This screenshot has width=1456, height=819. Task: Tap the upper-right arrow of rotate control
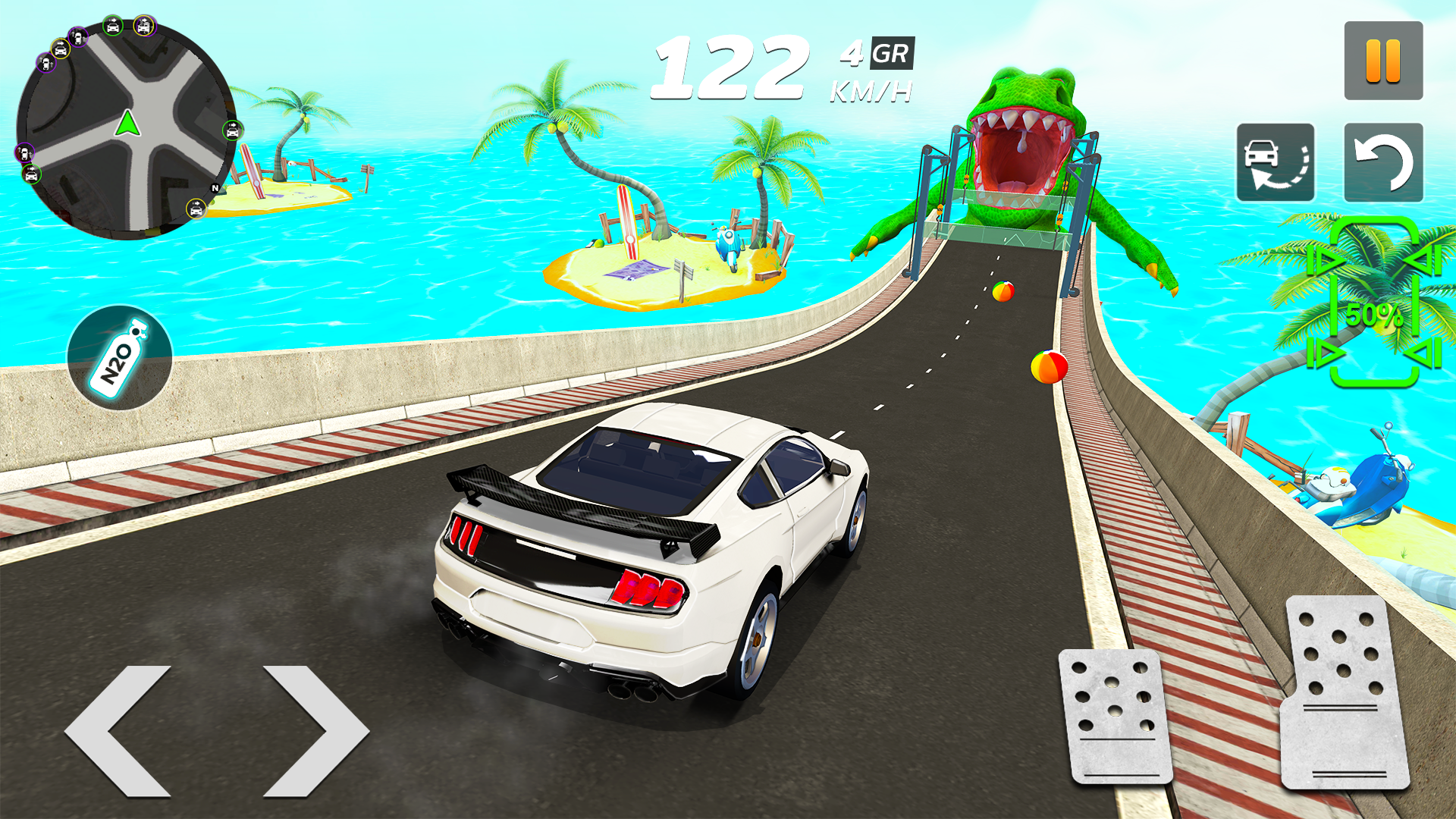pyautogui.click(x=1423, y=259)
